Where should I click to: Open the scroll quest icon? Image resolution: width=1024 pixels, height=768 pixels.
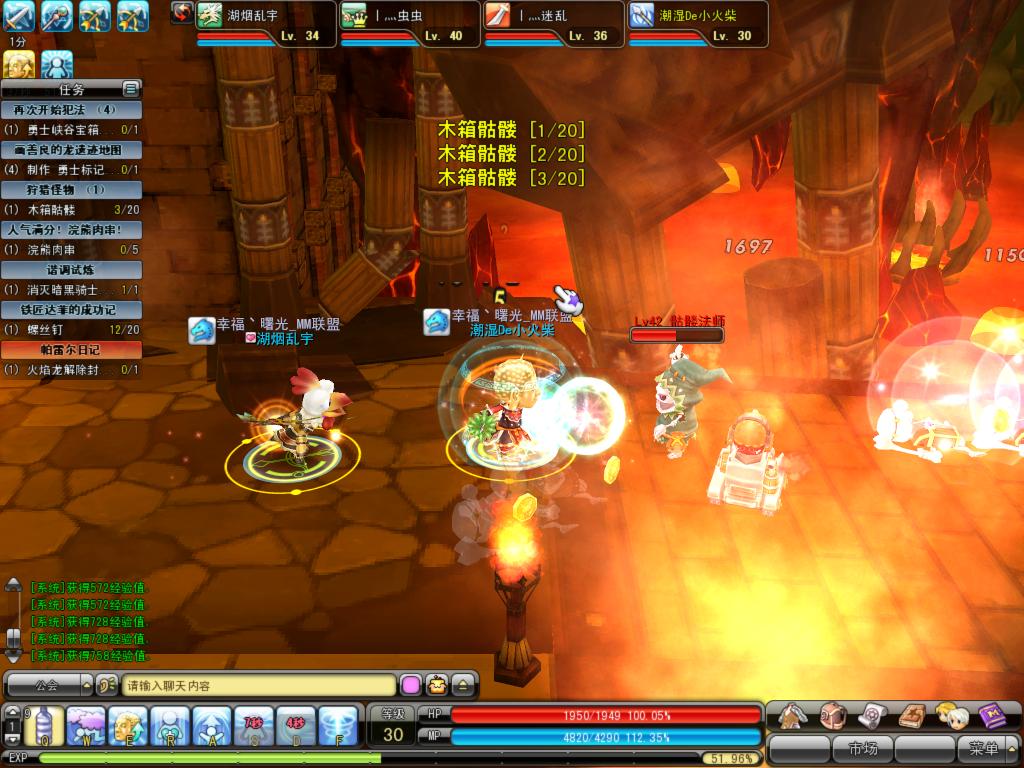point(873,715)
